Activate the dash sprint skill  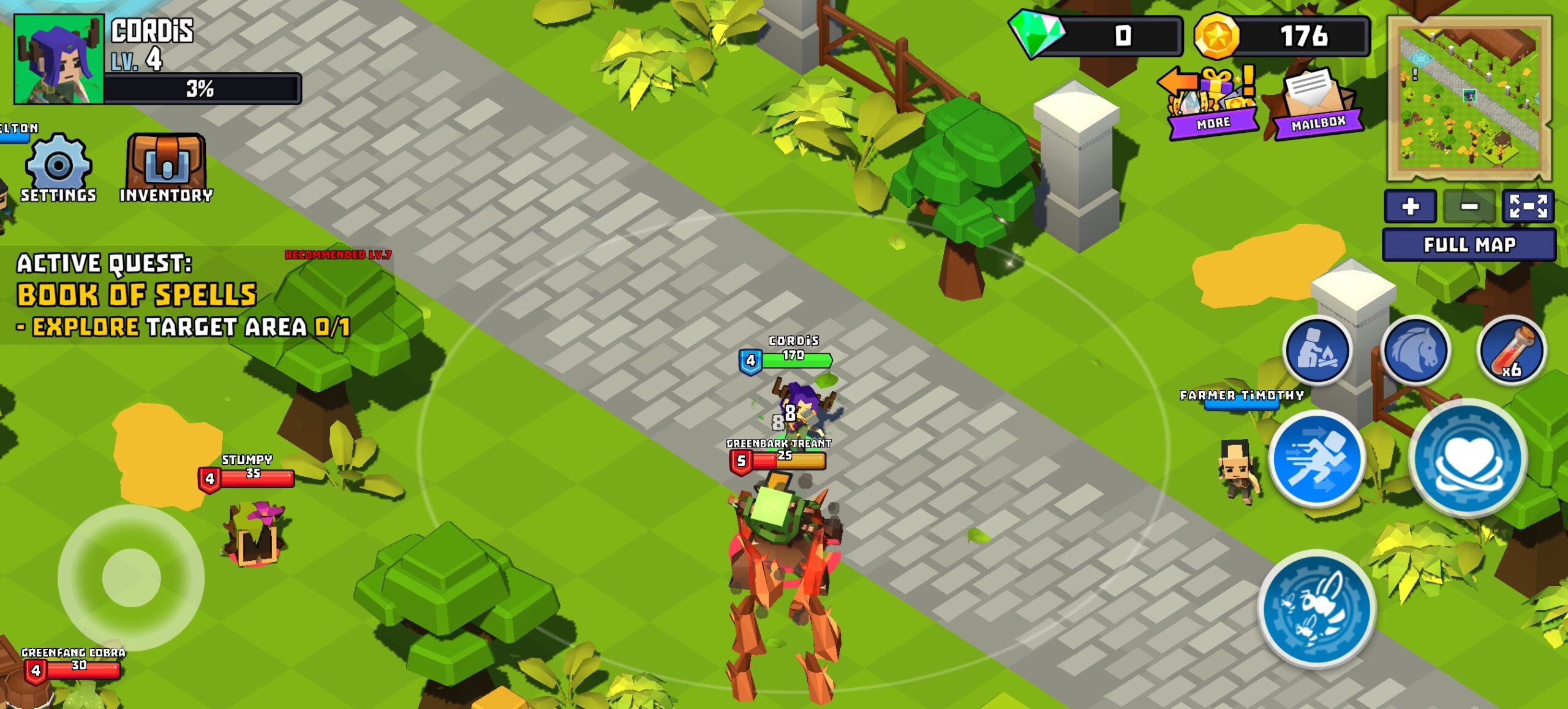pos(1317,459)
